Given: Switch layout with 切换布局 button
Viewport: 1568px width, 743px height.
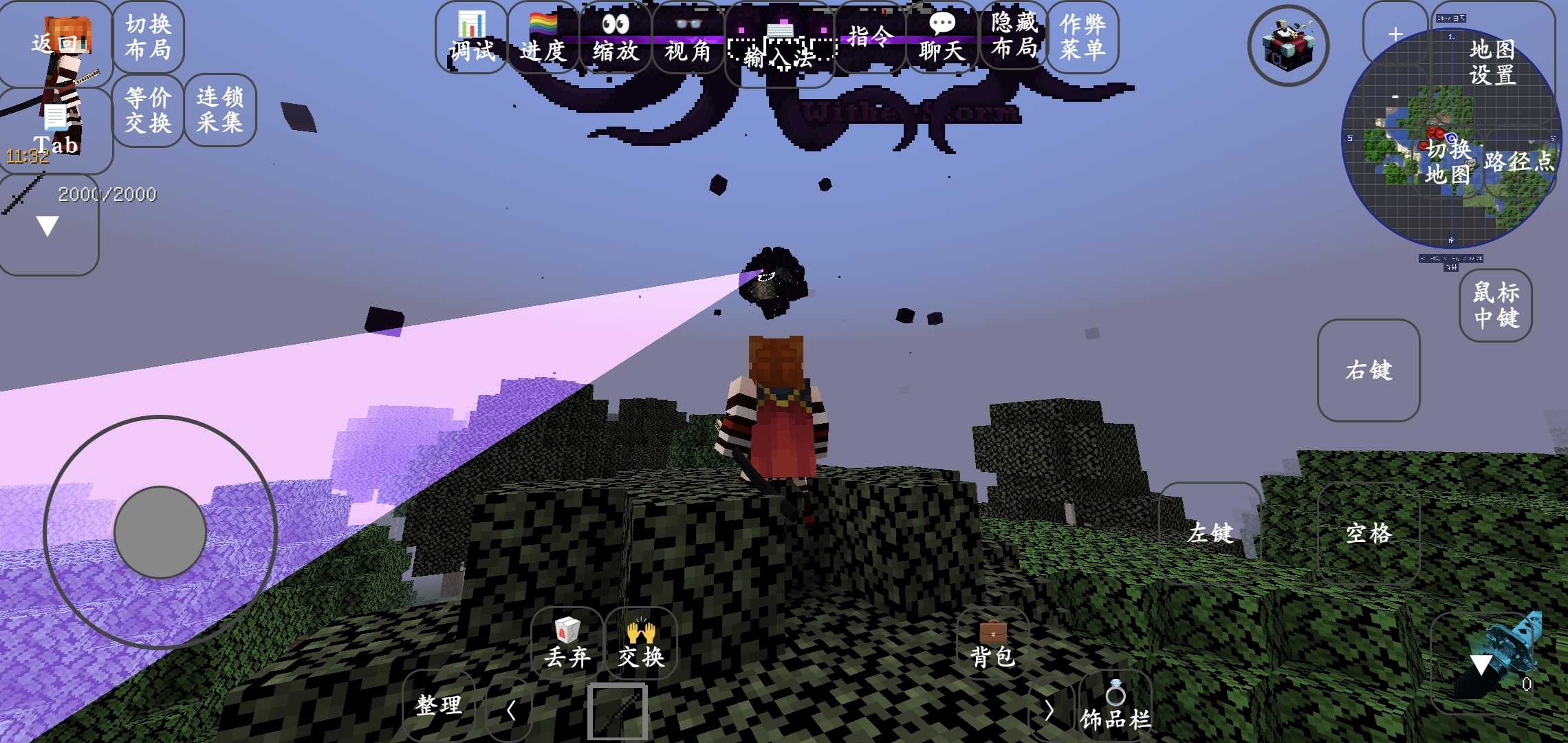Looking at the screenshot, I should (x=148, y=37).
